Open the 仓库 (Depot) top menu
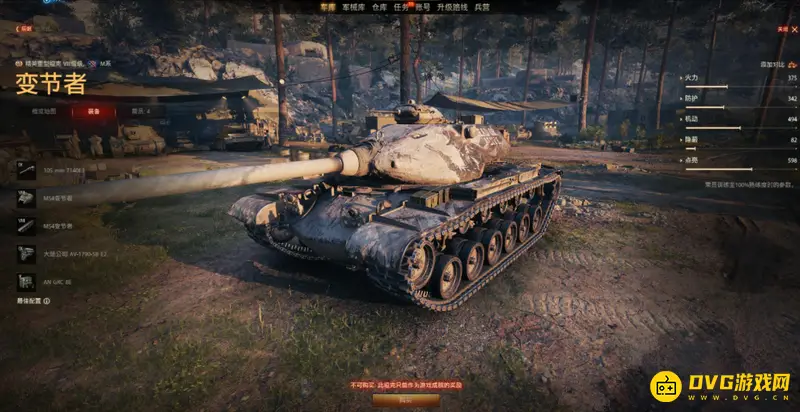This screenshot has width=800, height=412. tap(378, 6)
